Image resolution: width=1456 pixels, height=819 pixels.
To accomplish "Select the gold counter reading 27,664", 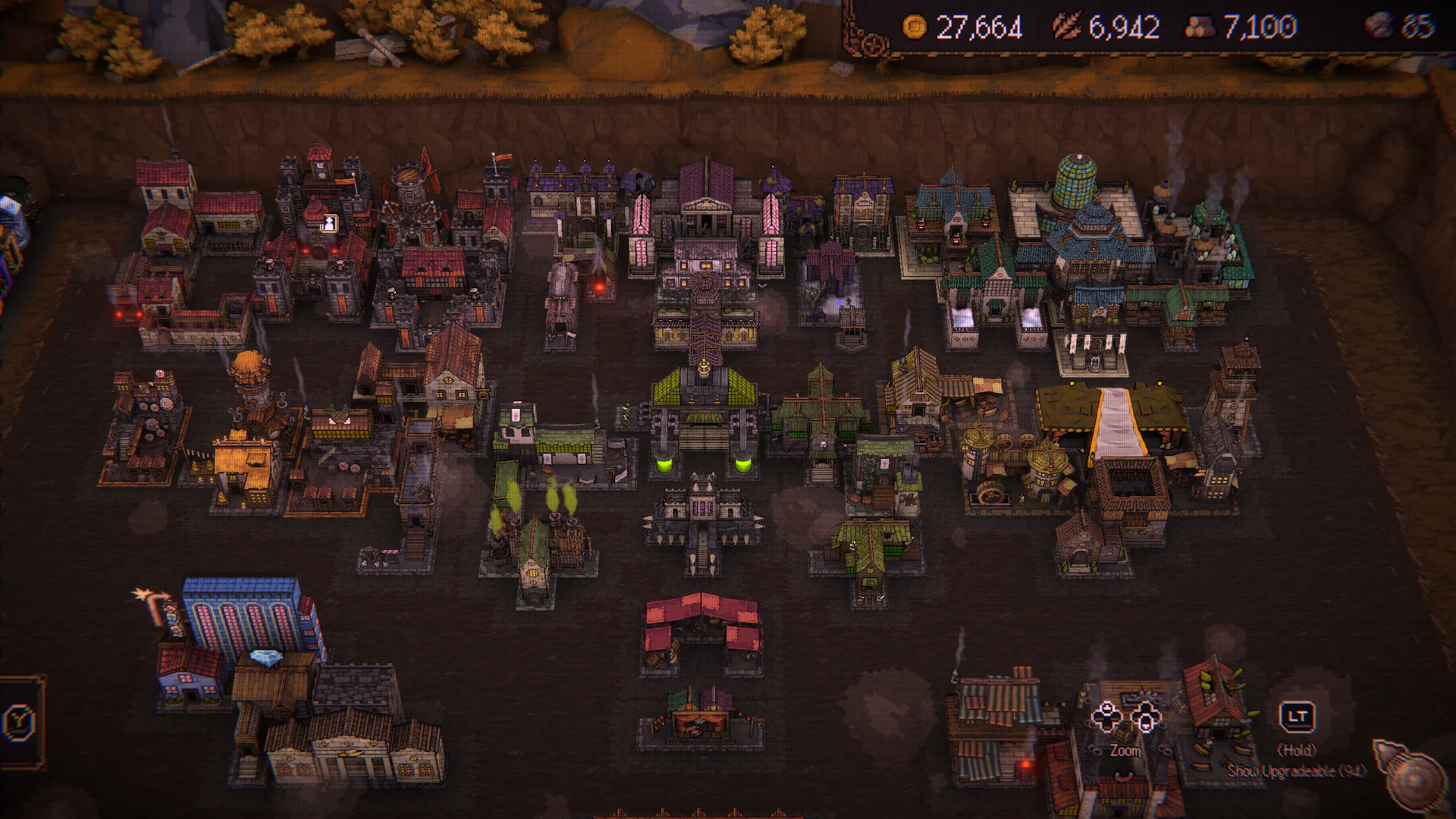I will [978, 27].
